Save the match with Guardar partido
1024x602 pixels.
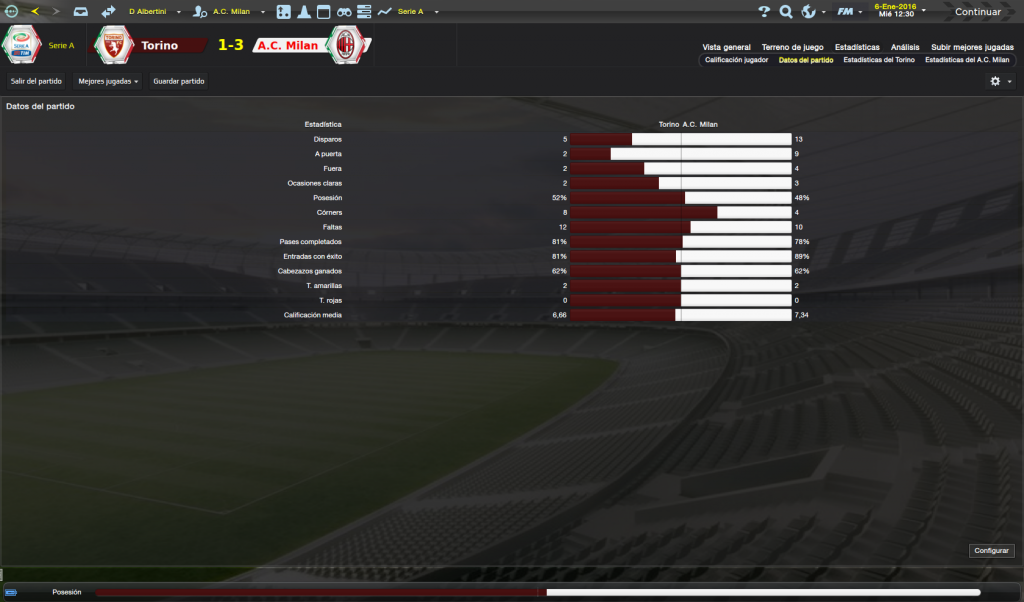pyautogui.click(x=179, y=81)
